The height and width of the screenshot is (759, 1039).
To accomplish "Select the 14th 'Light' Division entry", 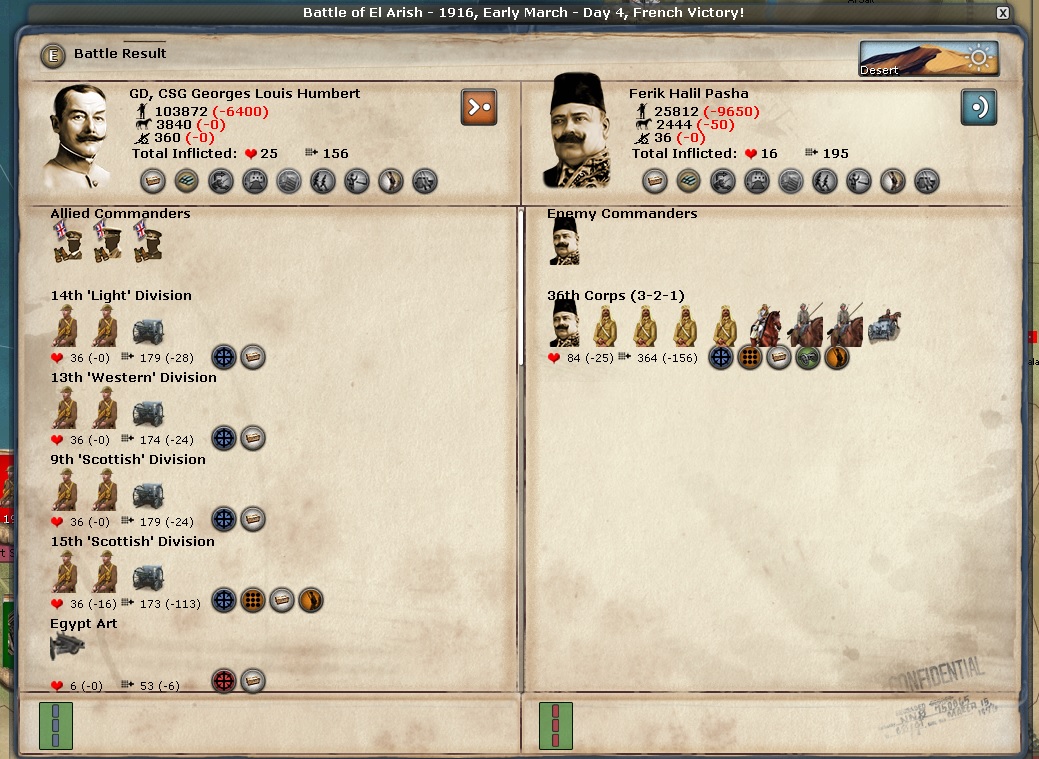I will tap(121, 296).
